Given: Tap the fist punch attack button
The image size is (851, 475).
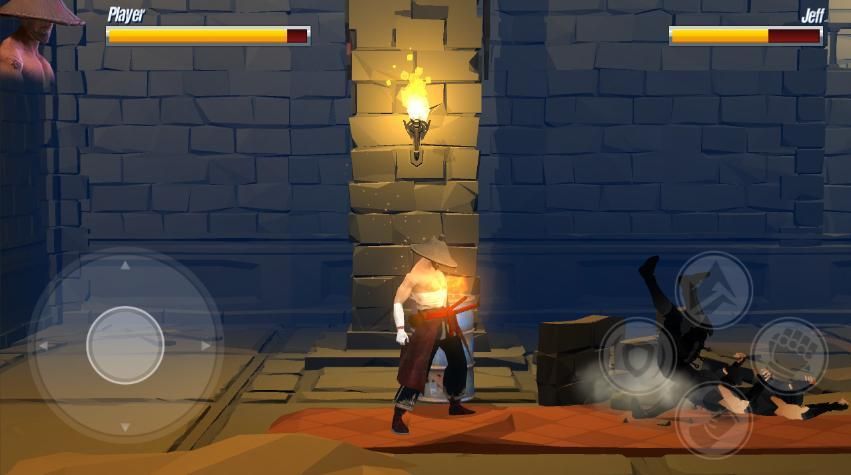Looking at the screenshot, I should point(788,355).
